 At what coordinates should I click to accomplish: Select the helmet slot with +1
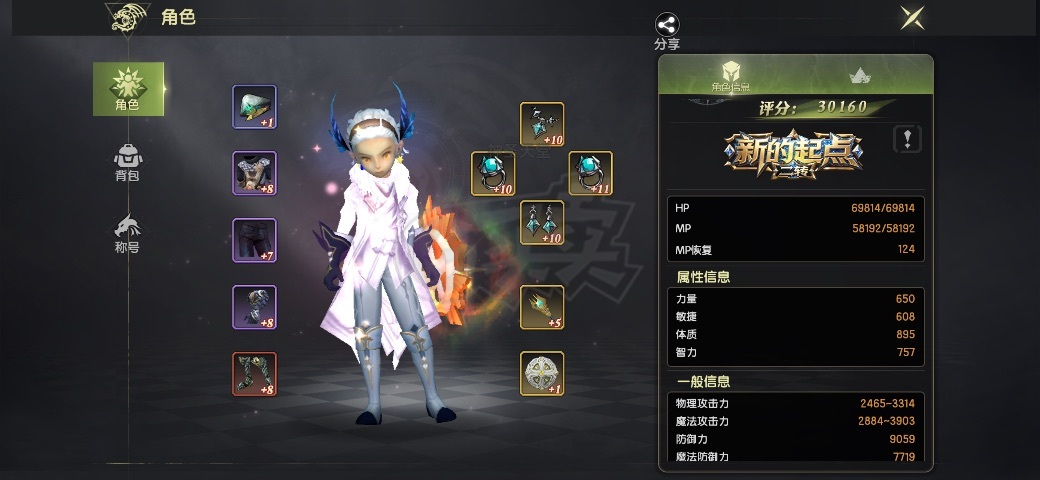[x=254, y=107]
